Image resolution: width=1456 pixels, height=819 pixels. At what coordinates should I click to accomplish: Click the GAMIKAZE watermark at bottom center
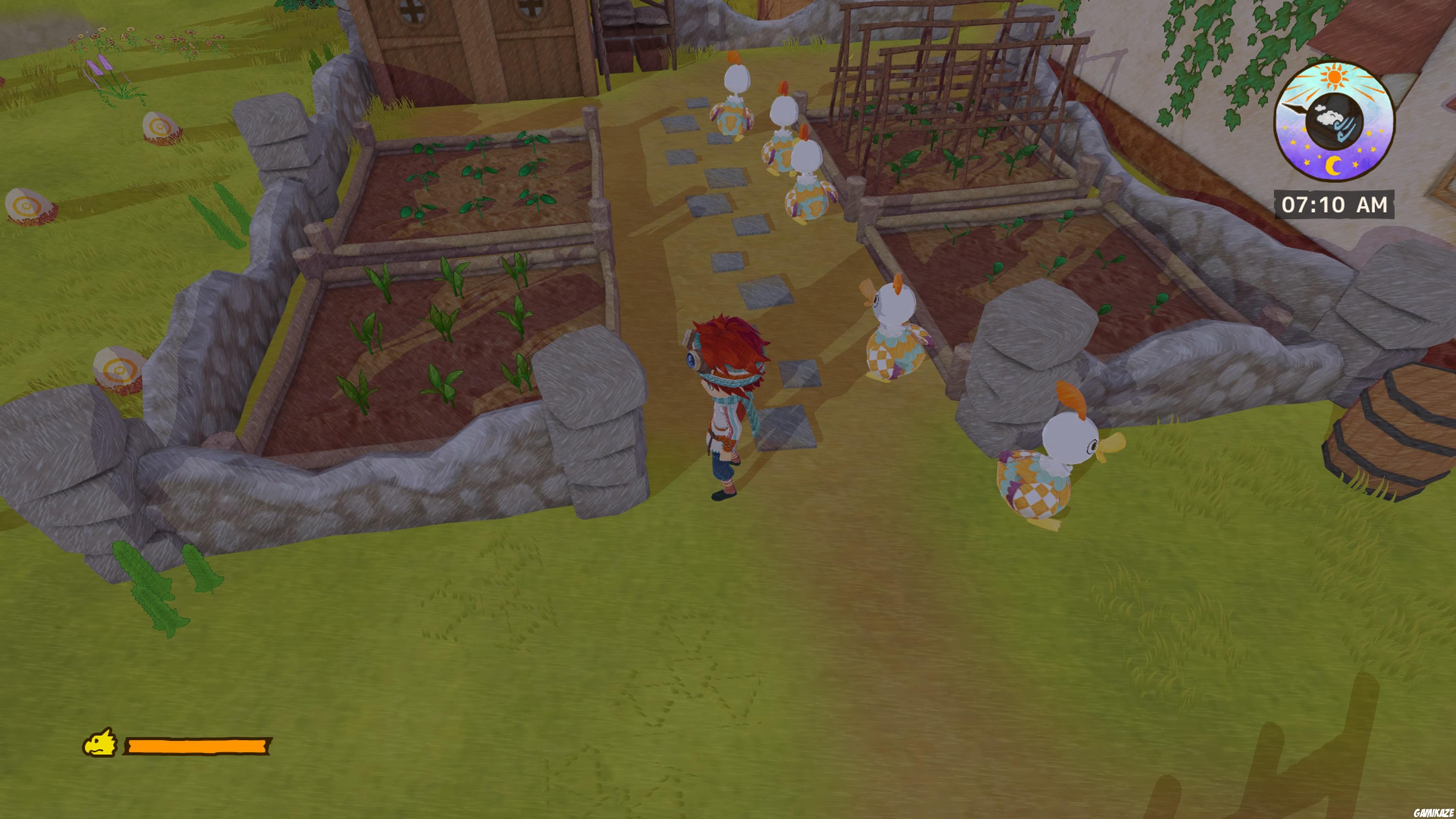[x=730, y=810]
